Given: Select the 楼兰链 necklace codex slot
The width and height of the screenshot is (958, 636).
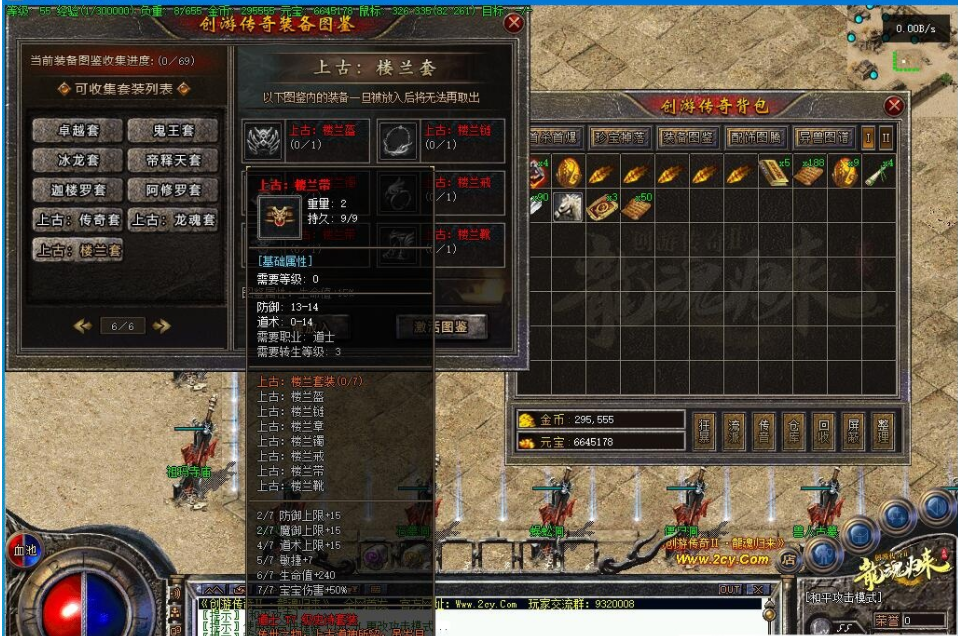Looking at the screenshot, I should tap(397, 141).
